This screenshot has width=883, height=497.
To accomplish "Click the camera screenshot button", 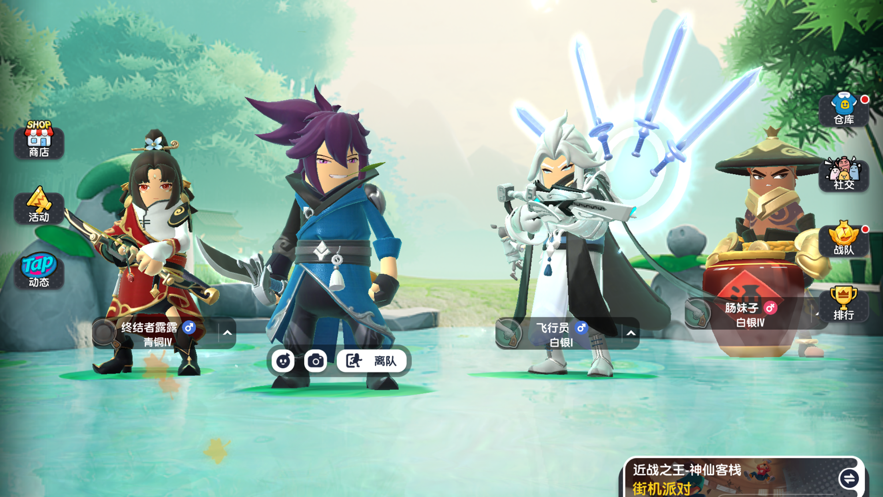I will (316, 361).
